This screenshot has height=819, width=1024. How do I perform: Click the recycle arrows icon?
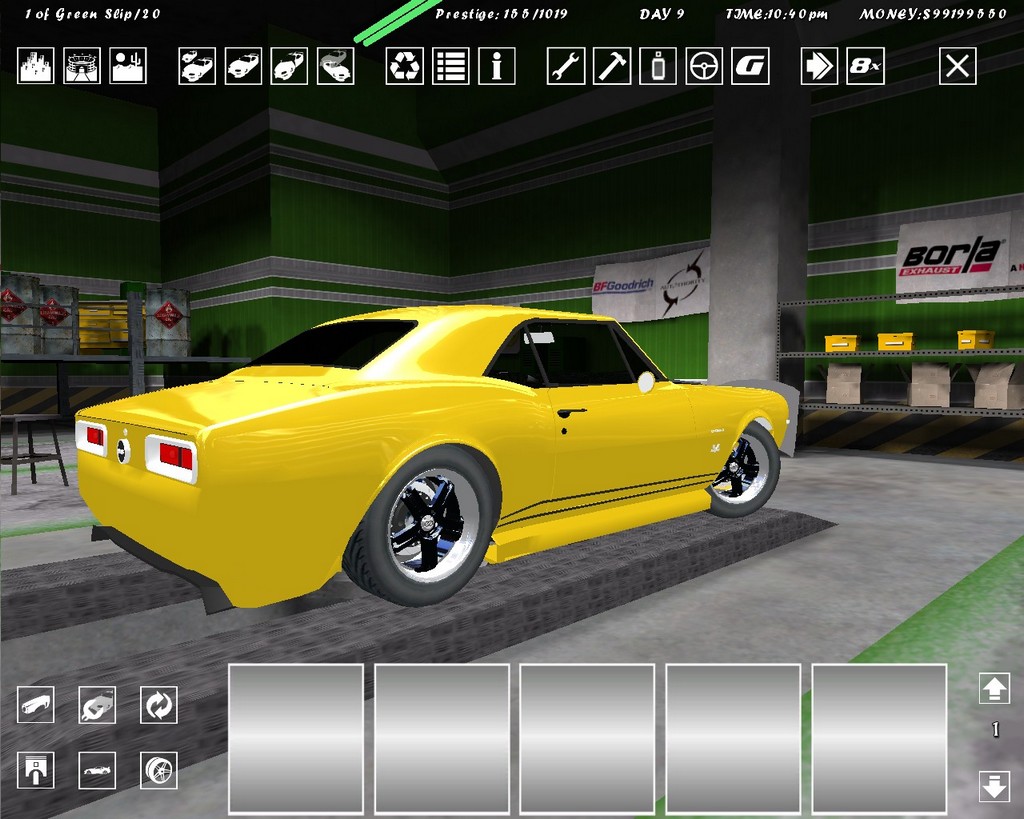click(x=405, y=67)
